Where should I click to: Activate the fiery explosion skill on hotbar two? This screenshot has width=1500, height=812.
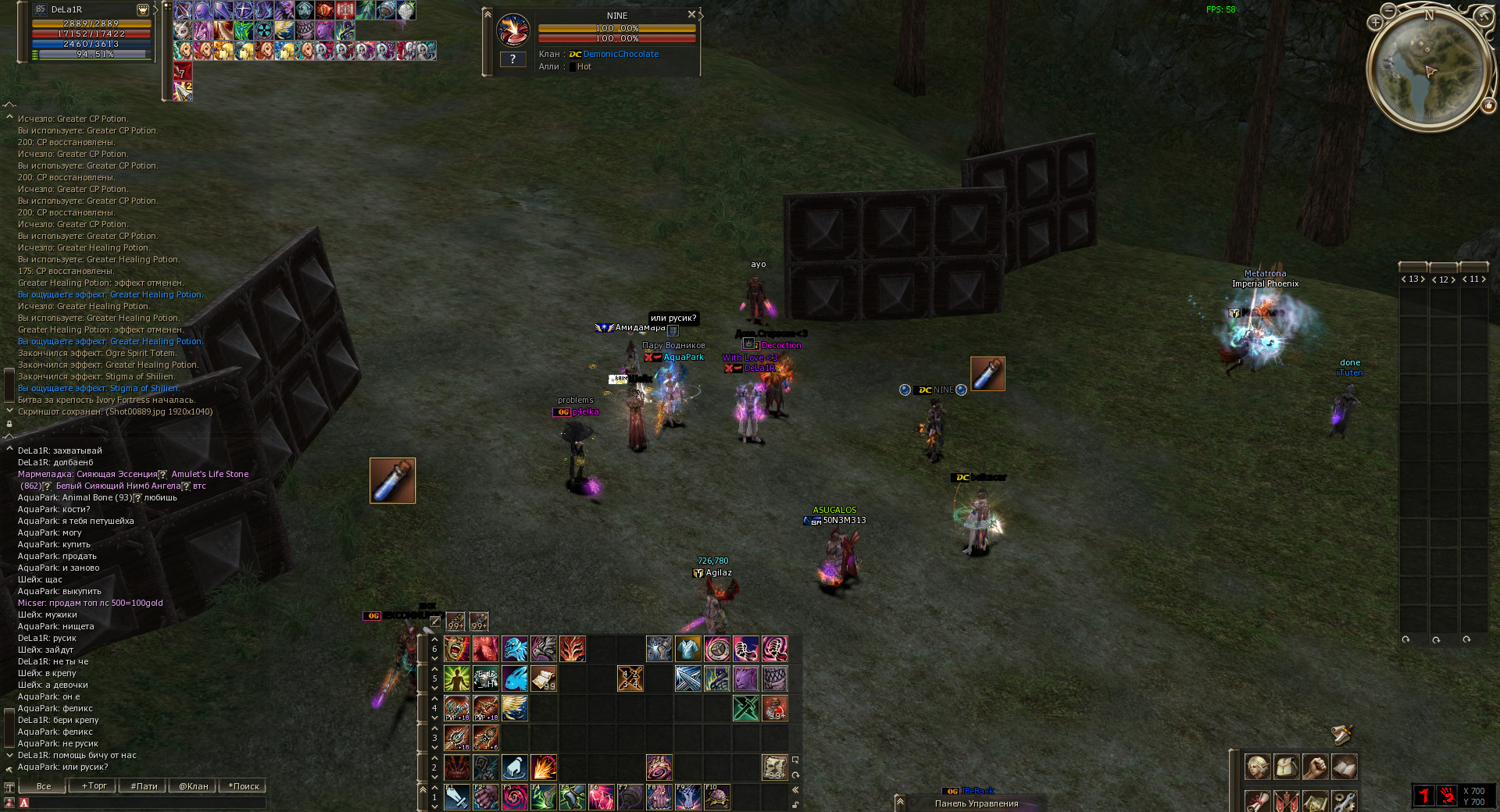pos(544,767)
